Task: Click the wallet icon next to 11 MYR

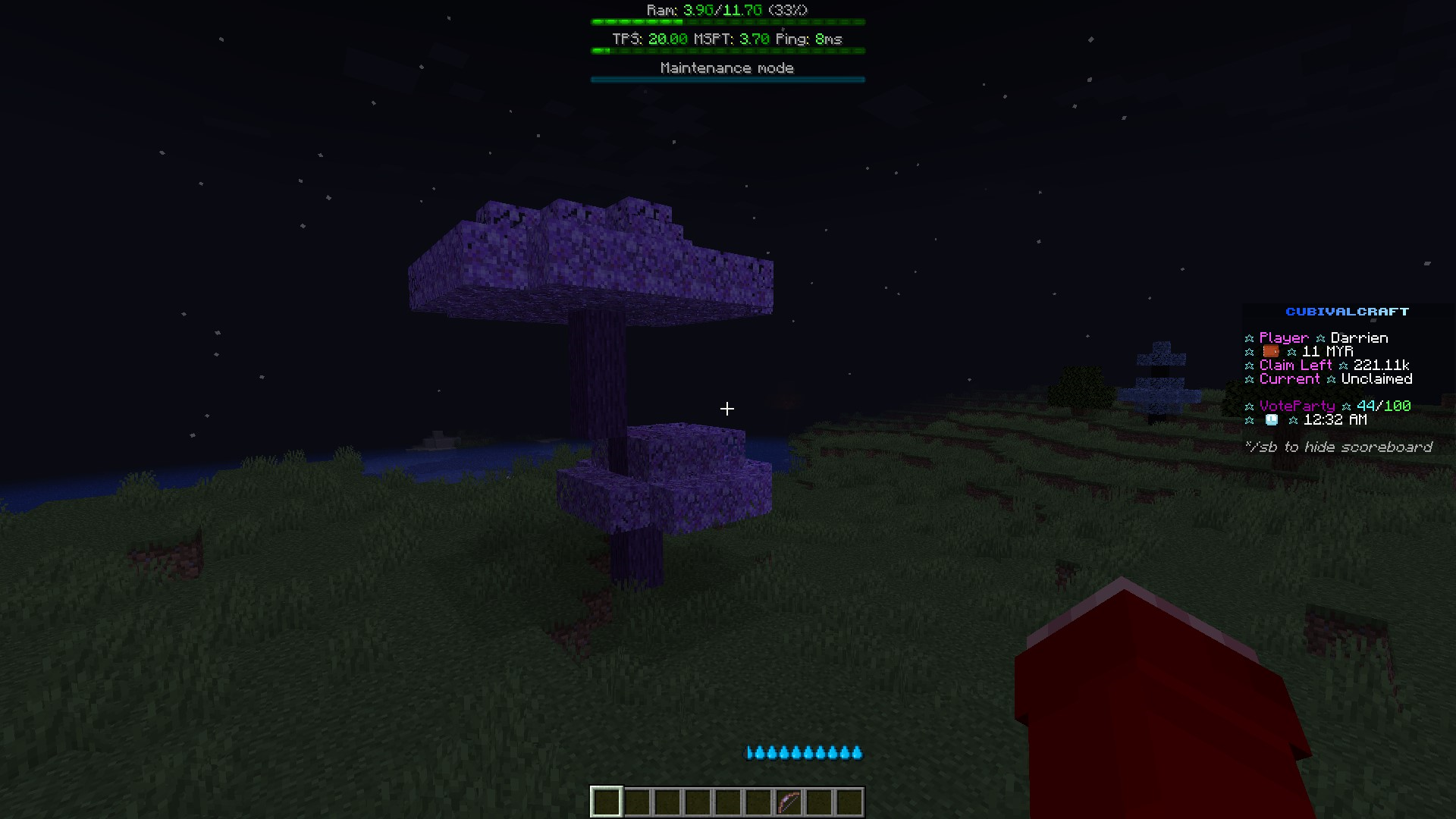Action: coord(1270,352)
